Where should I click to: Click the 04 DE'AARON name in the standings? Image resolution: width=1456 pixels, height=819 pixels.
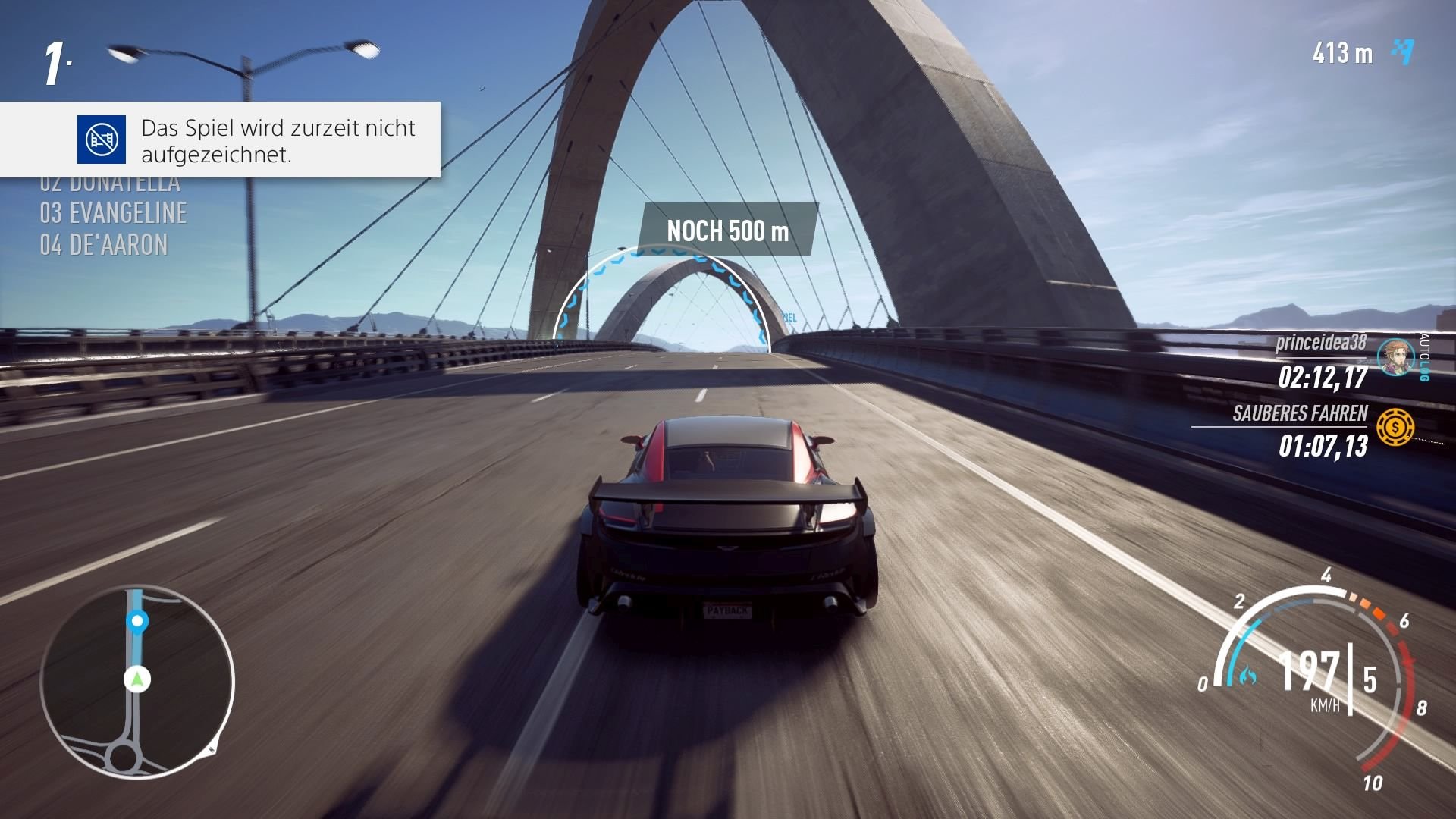coord(105,244)
